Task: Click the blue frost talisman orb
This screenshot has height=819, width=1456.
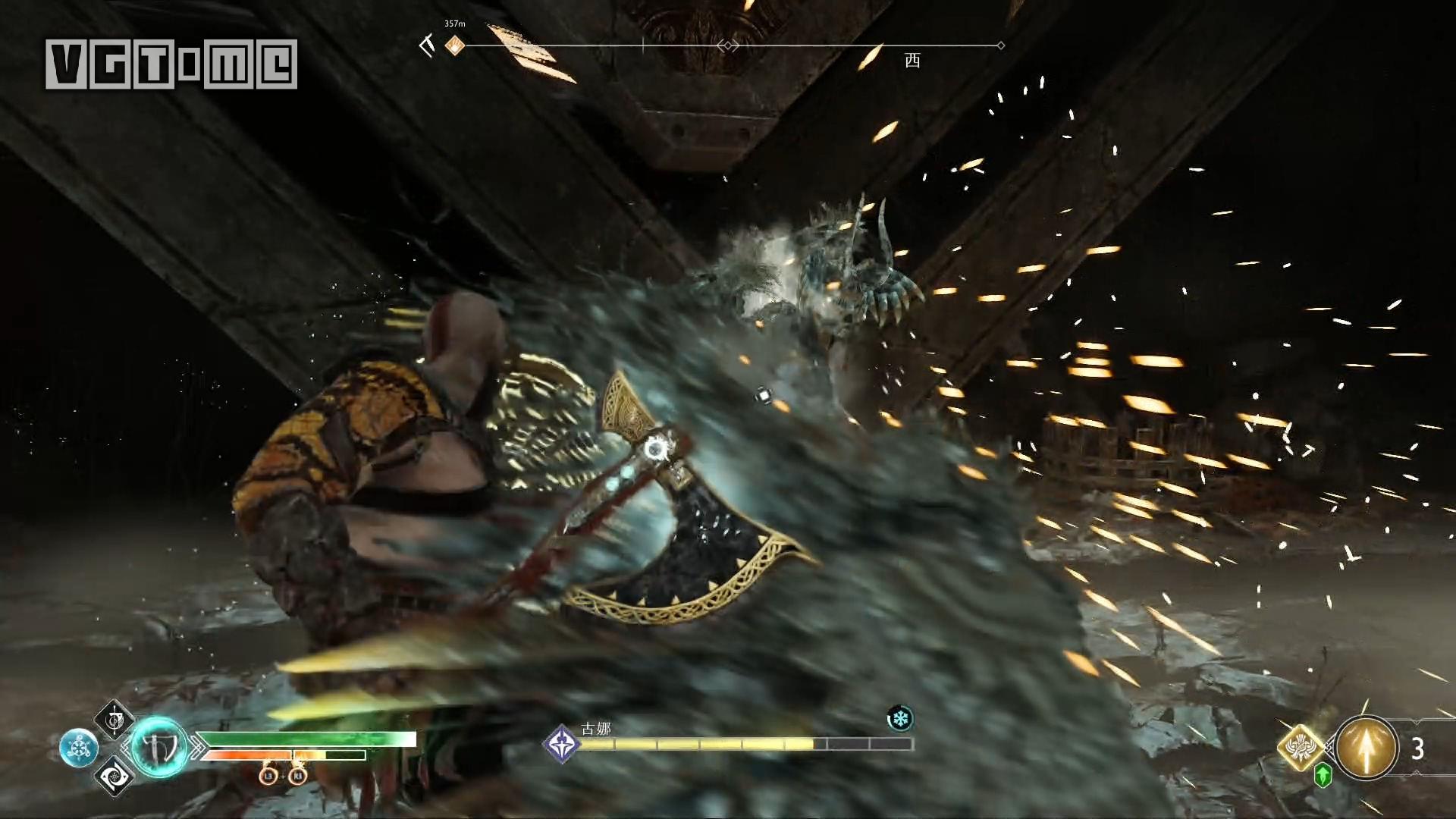Action: [x=78, y=748]
